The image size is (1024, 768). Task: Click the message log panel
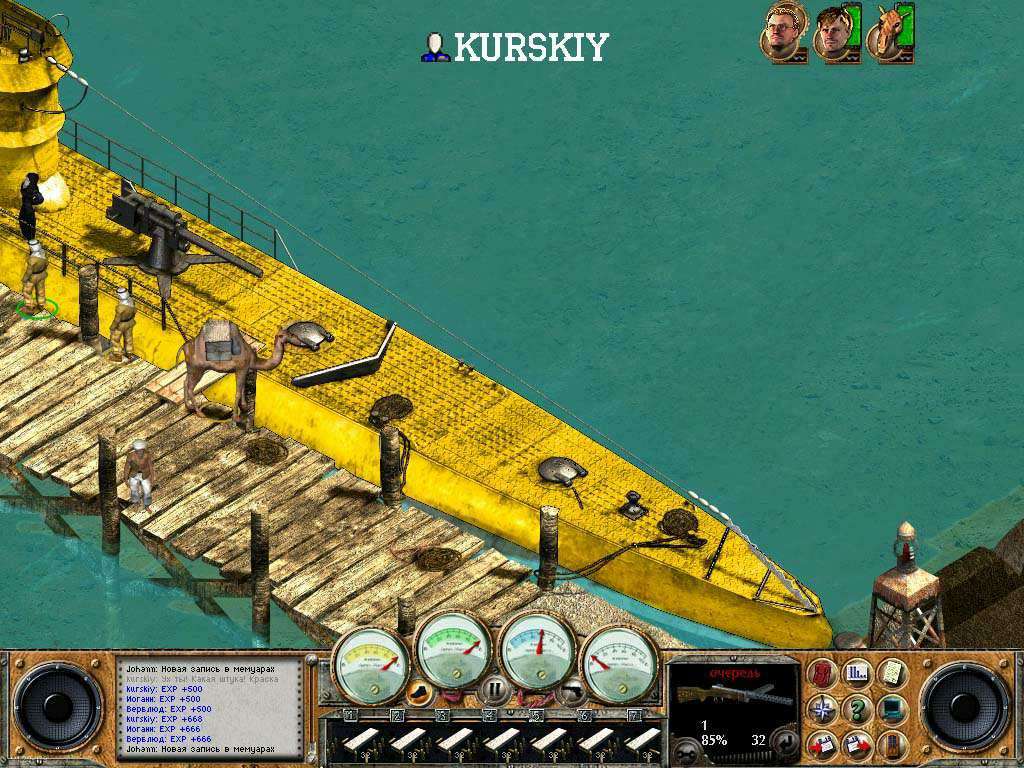click(x=210, y=707)
